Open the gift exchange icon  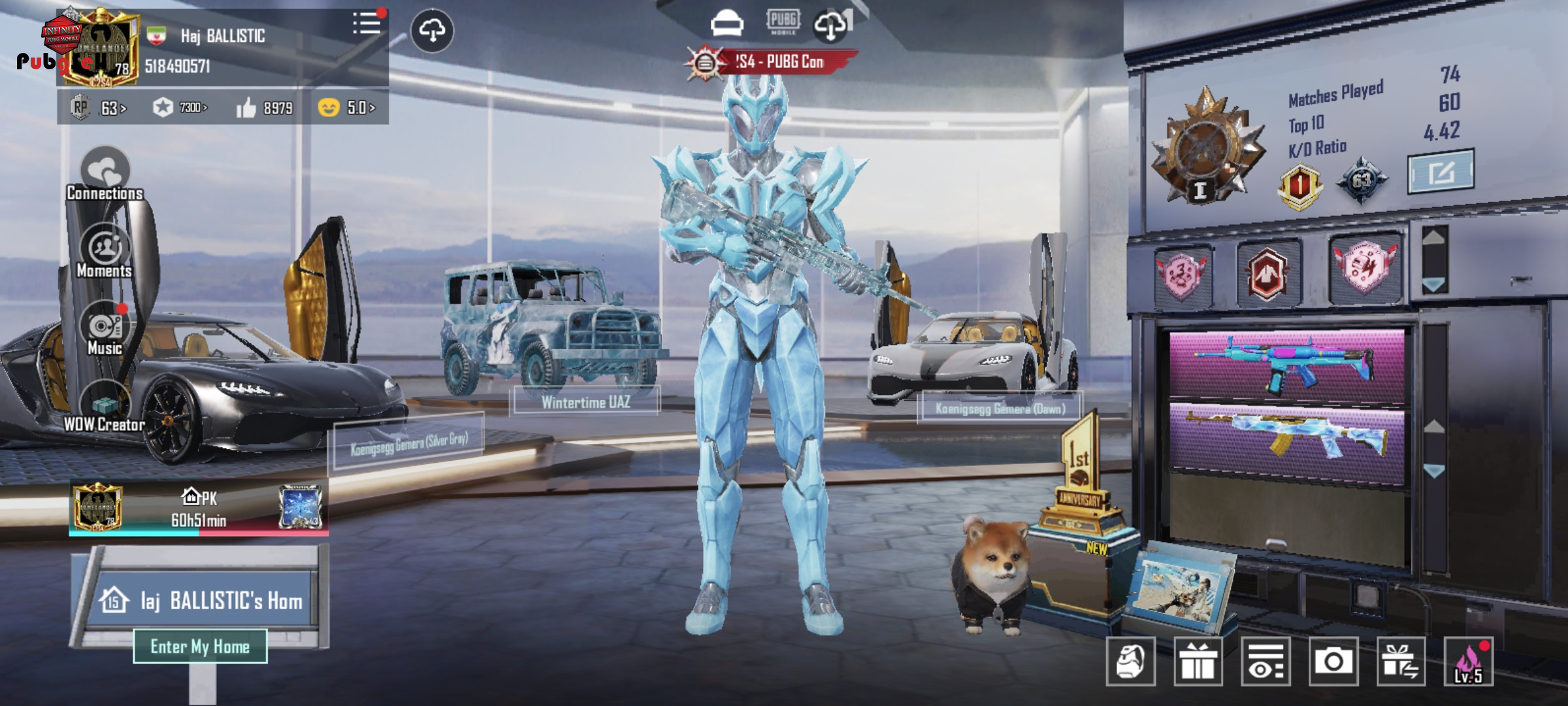[x=1401, y=662]
